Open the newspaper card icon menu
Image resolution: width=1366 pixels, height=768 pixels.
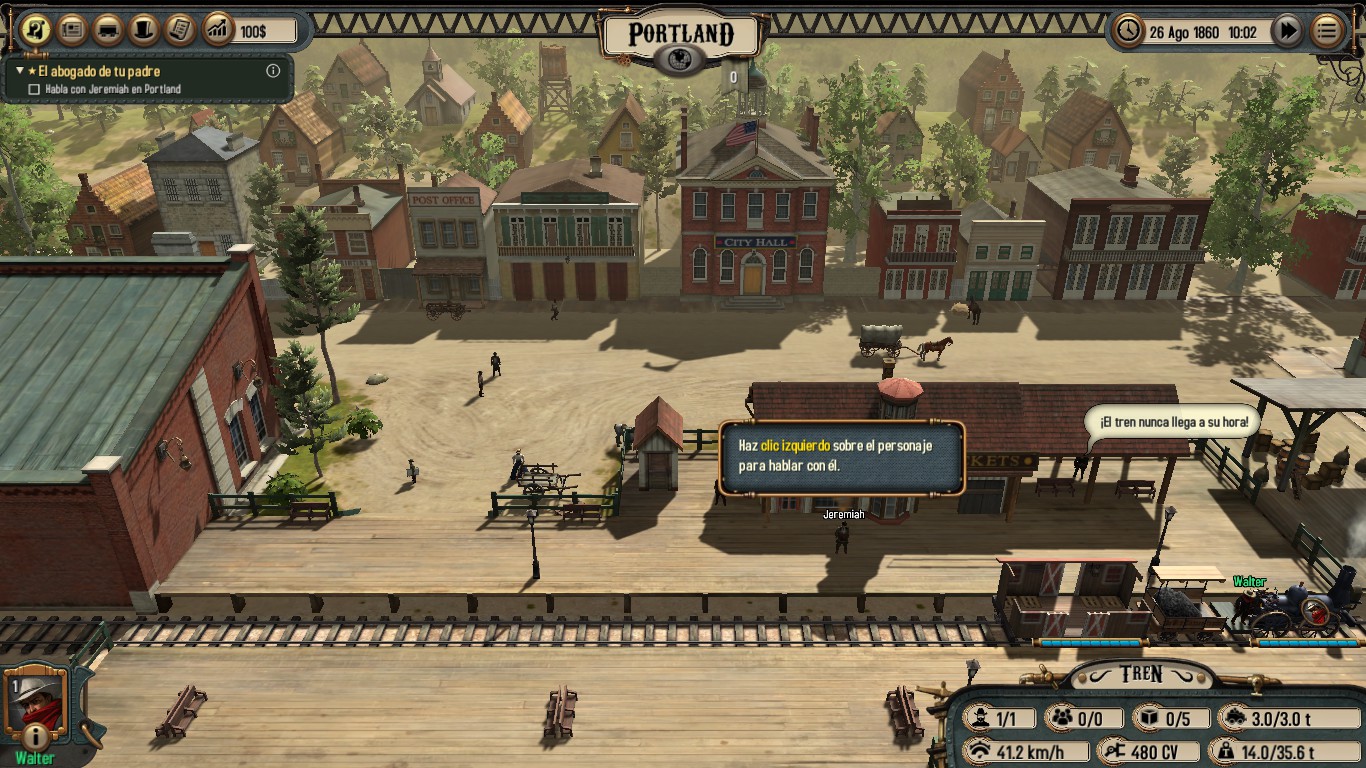click(x=72, y=30)
